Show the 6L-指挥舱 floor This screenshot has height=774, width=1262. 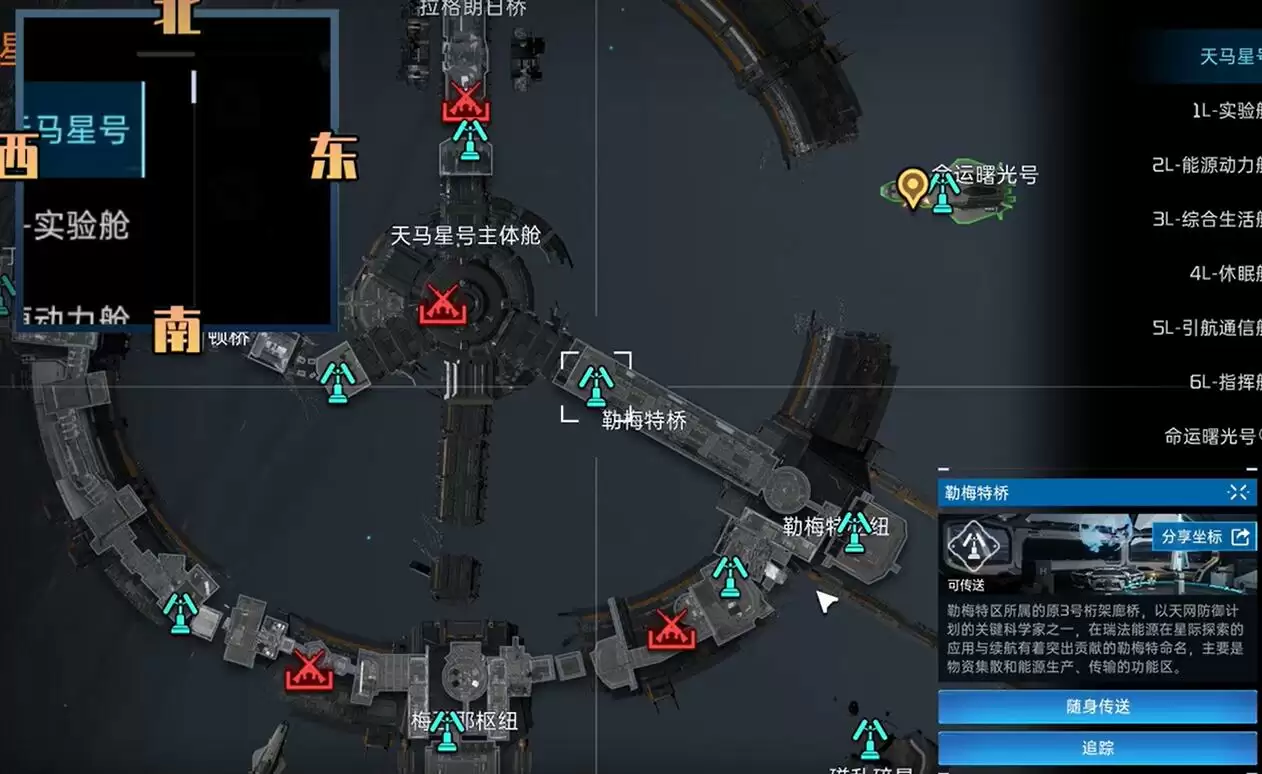[x=1225, y=381]
